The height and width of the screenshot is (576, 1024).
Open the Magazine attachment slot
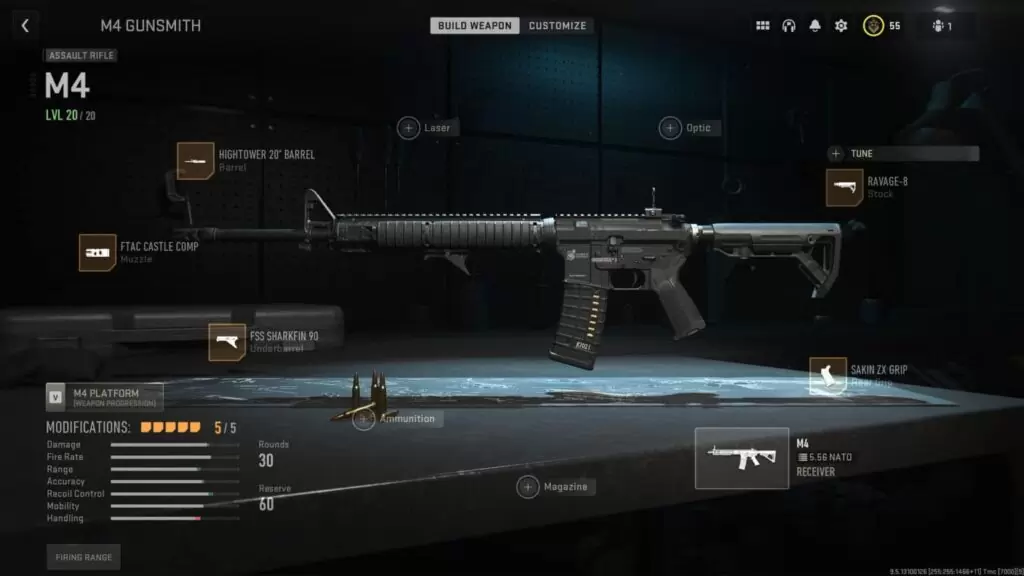528,487
